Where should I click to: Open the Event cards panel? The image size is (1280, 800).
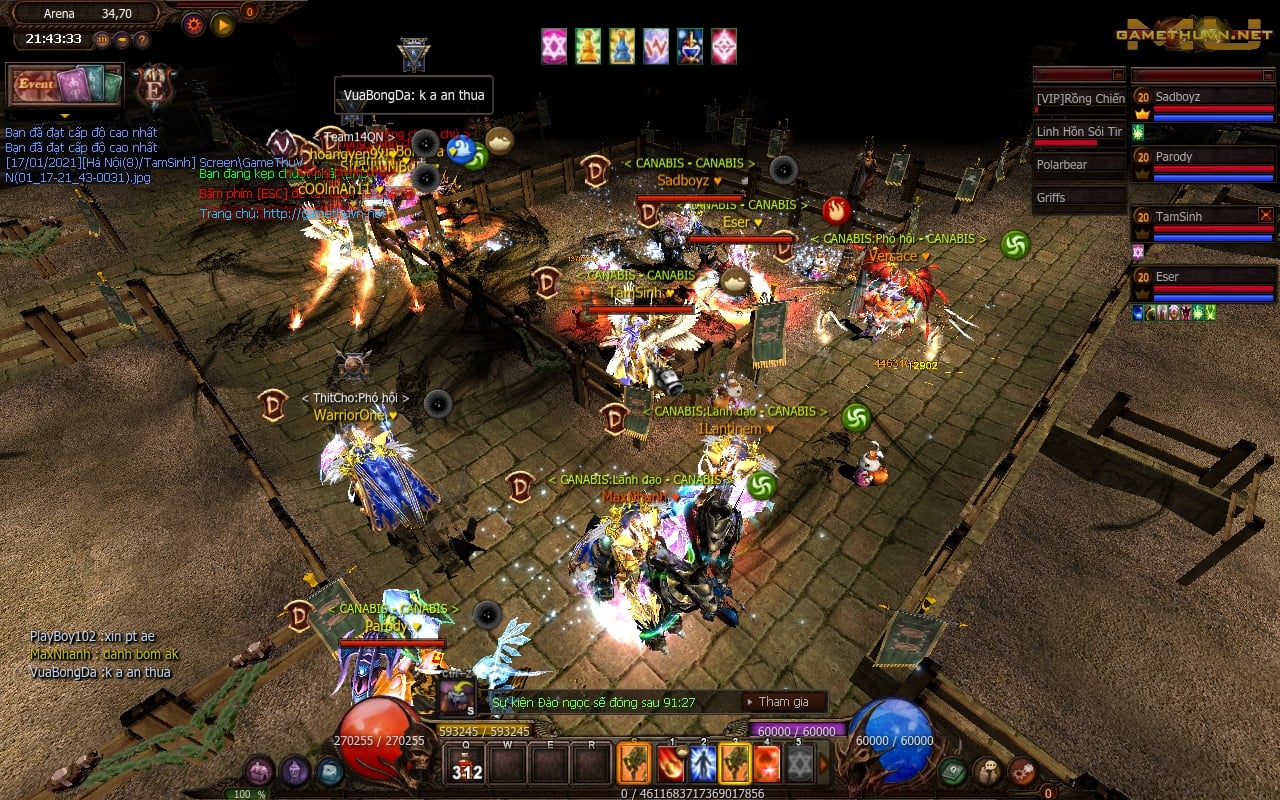point(65,85)
